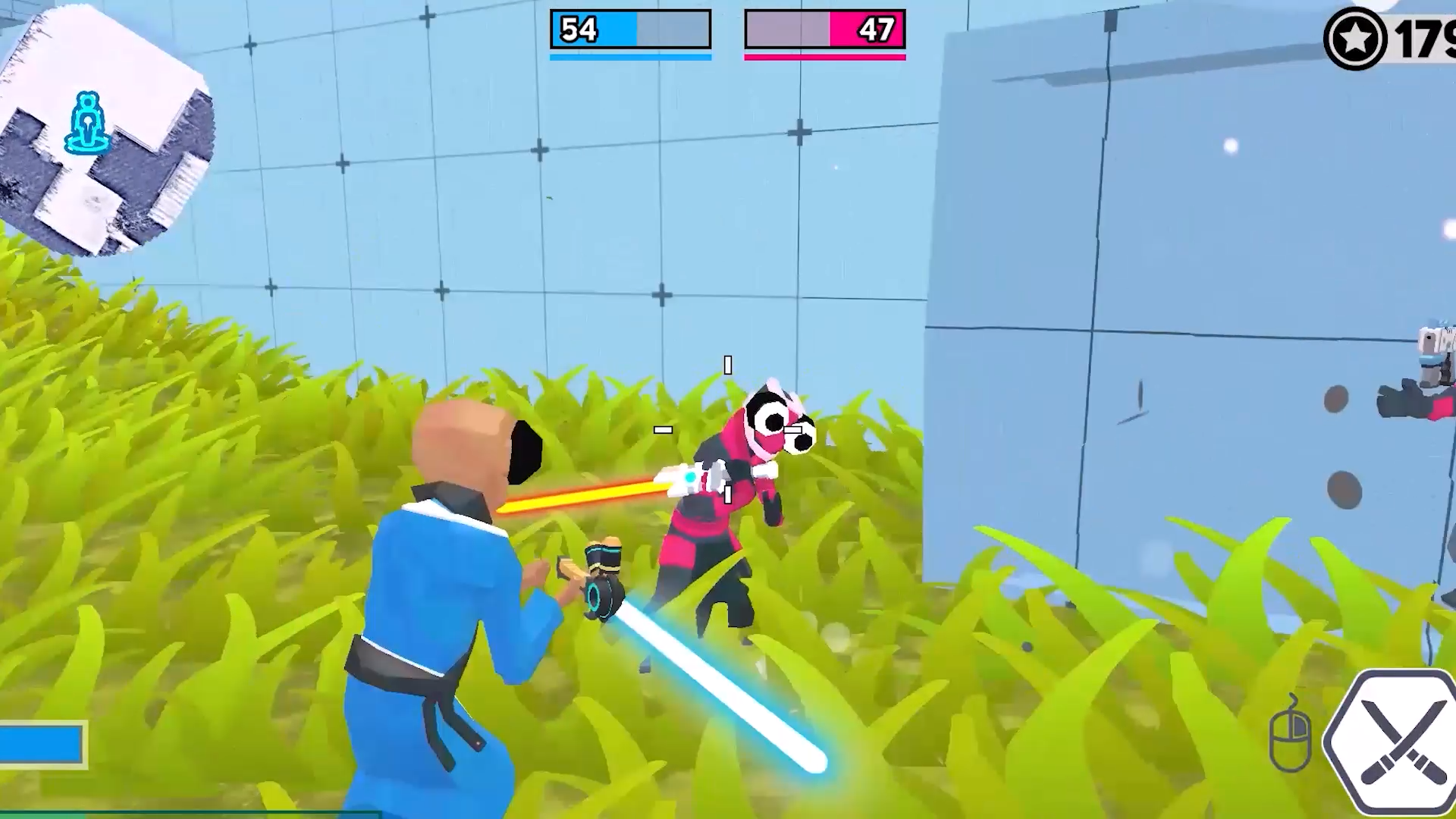This screenshot has height=819, width=1456.
Task: Click the blue progress strip under score 54
Action: click(629, 55)
